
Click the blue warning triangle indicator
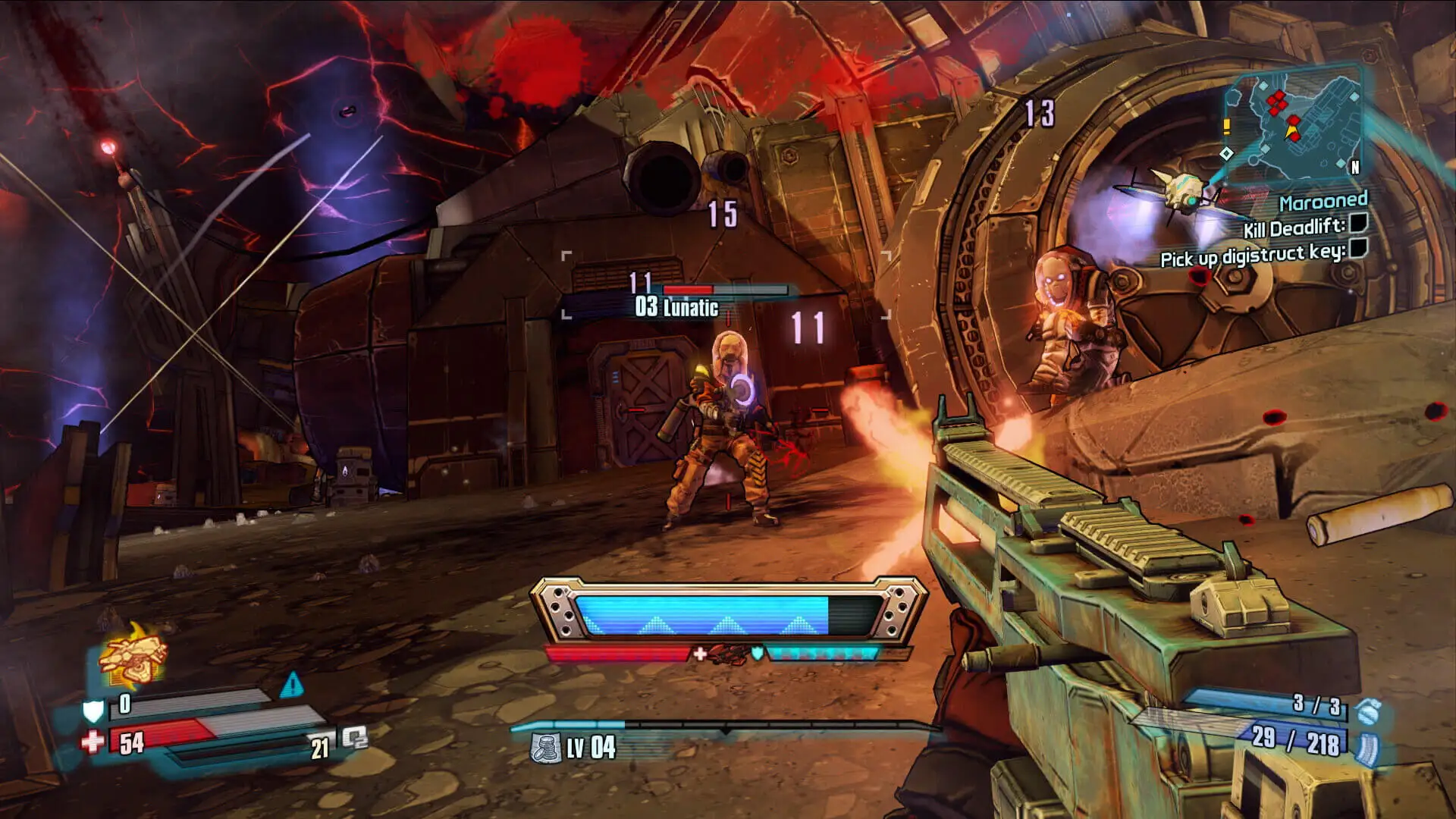click(292, 685)
